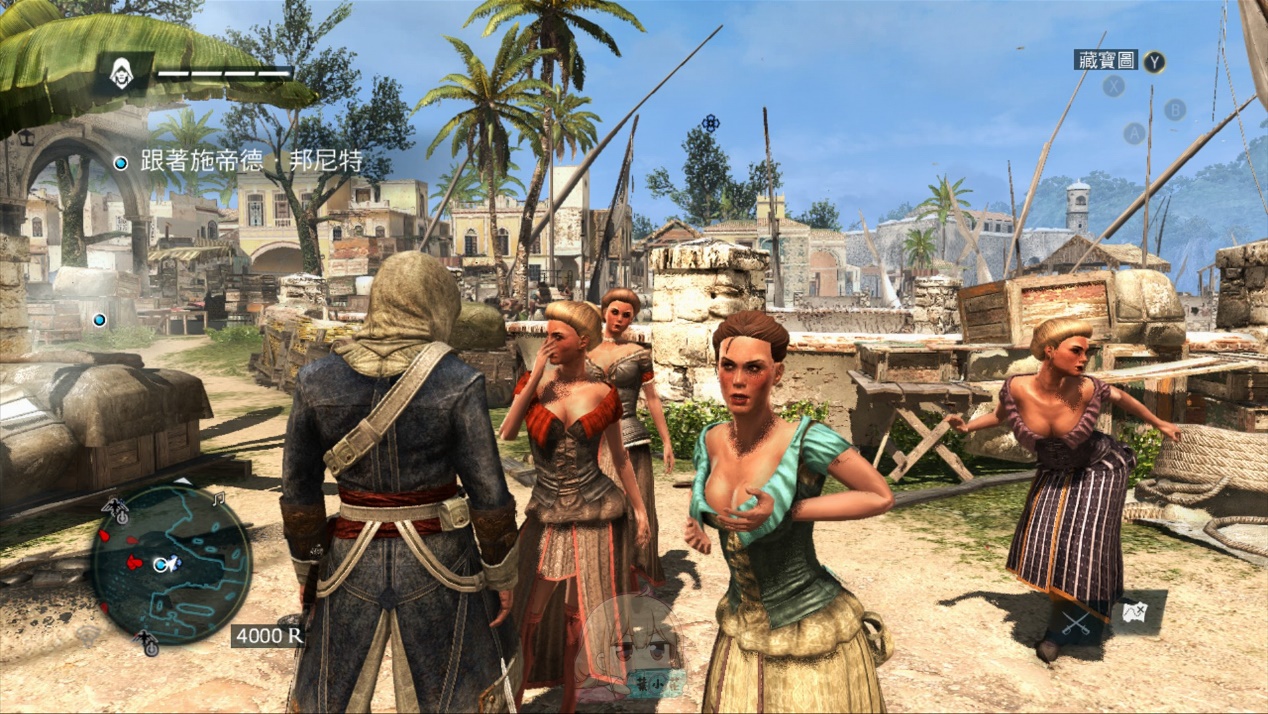Select the objective target marker in the sky
This screenshot has height=714, width=1268.
[710, 123]
